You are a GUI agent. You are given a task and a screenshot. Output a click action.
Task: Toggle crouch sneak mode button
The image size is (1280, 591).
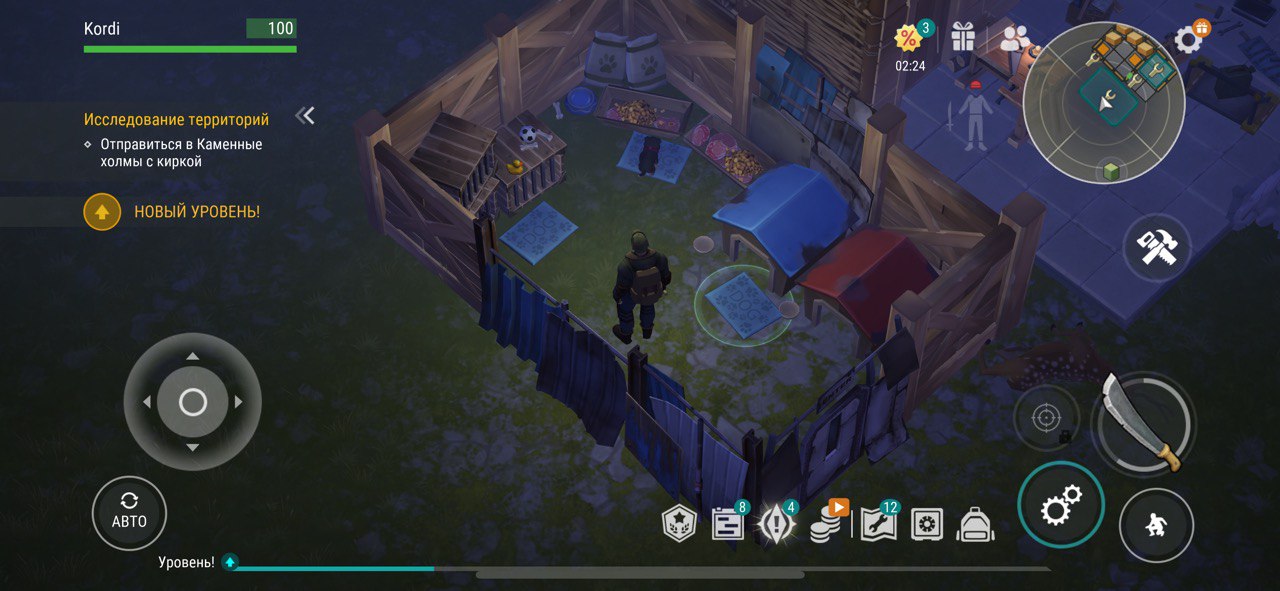click(x=1156, y=525)
